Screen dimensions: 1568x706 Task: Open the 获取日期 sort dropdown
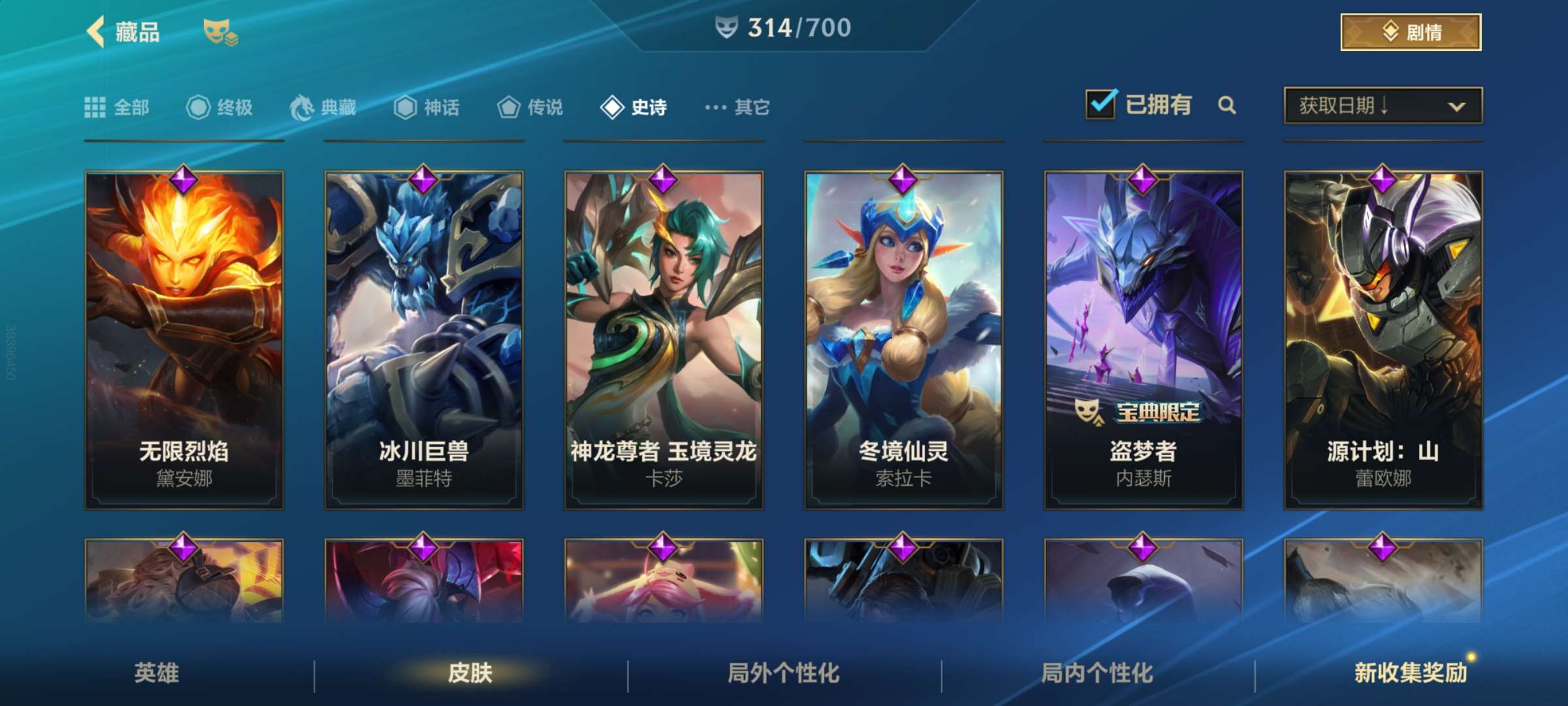1382,105
